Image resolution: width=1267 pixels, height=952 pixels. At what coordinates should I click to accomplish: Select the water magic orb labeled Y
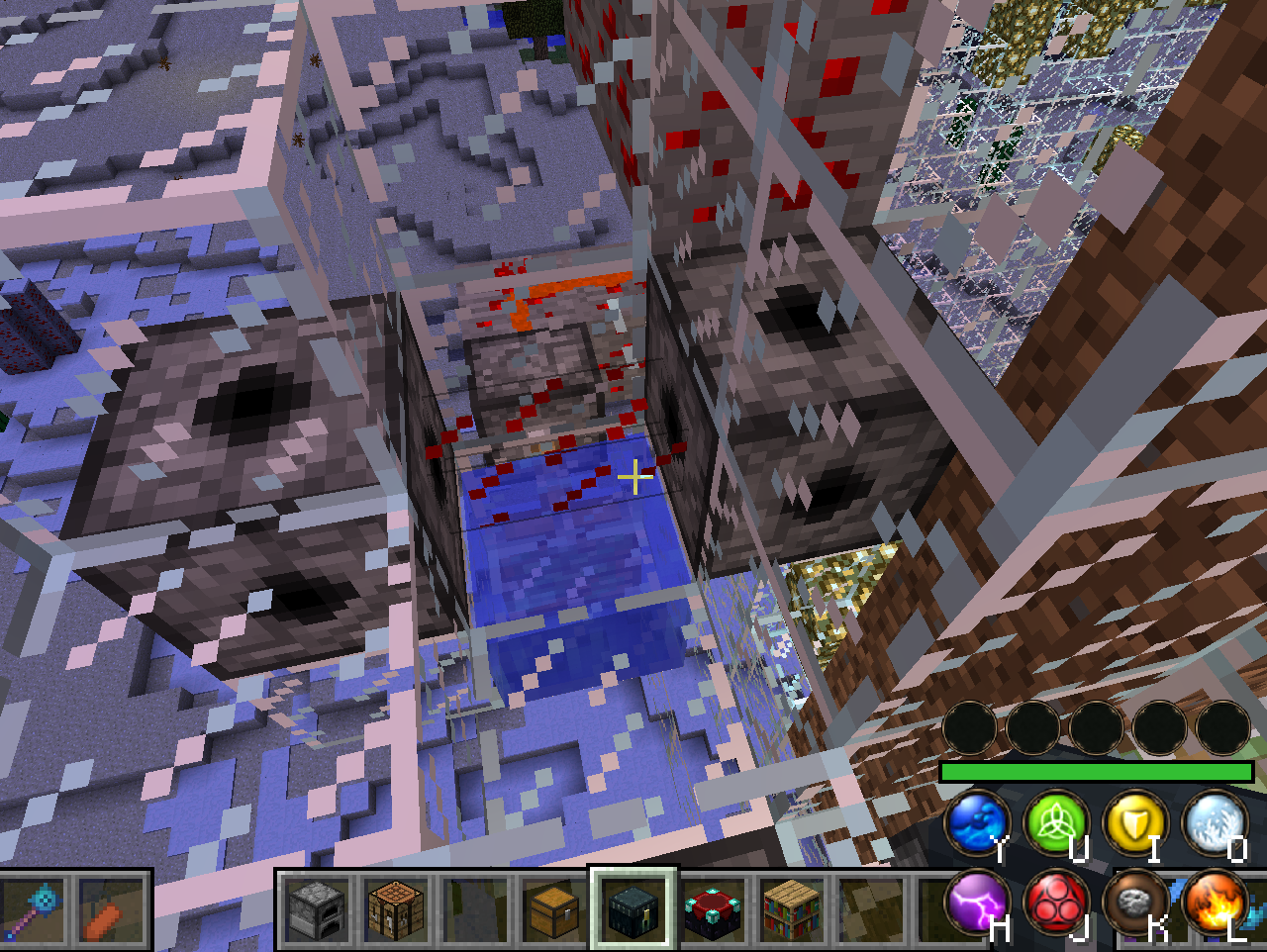(x=977, y=823)
